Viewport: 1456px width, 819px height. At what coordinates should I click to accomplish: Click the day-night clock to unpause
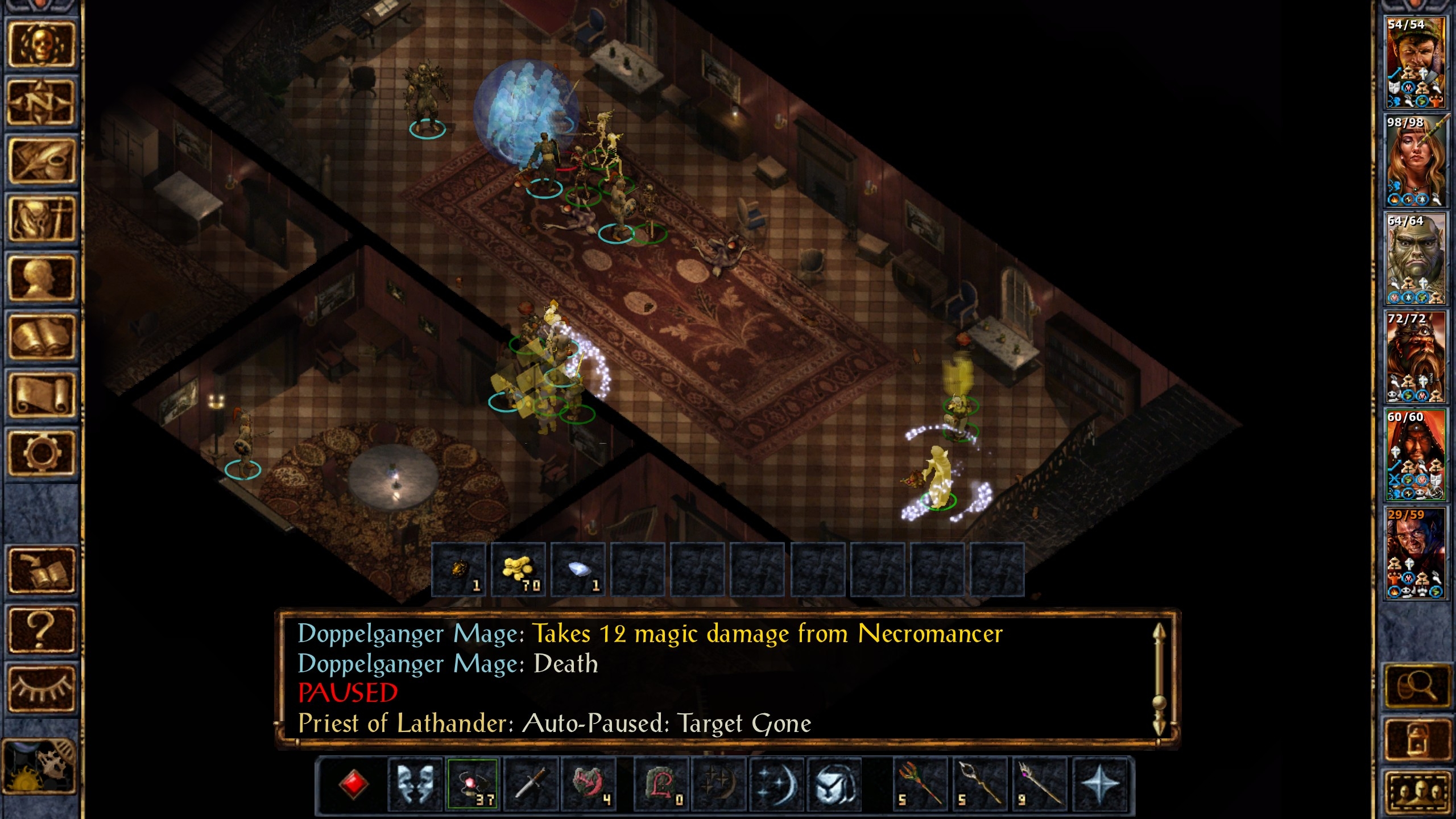coord(40,766)
